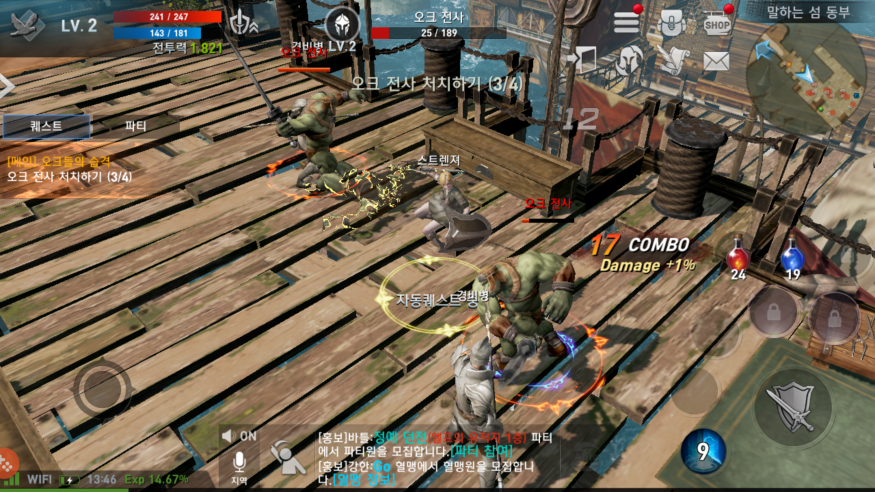Use the red health potion

click(x=737, y=260)
